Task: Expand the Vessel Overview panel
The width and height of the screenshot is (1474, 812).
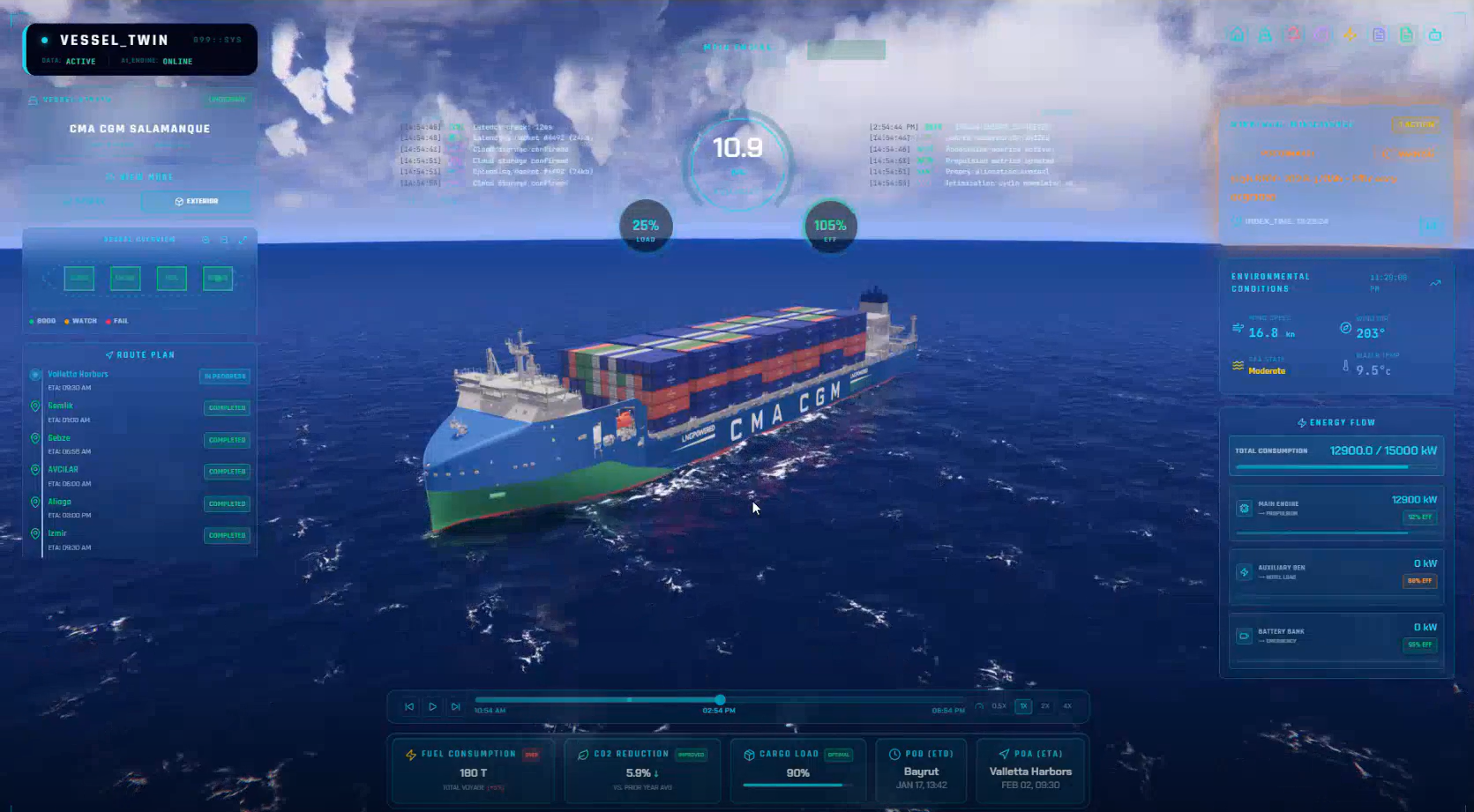Action: click(x=243, y=240)
